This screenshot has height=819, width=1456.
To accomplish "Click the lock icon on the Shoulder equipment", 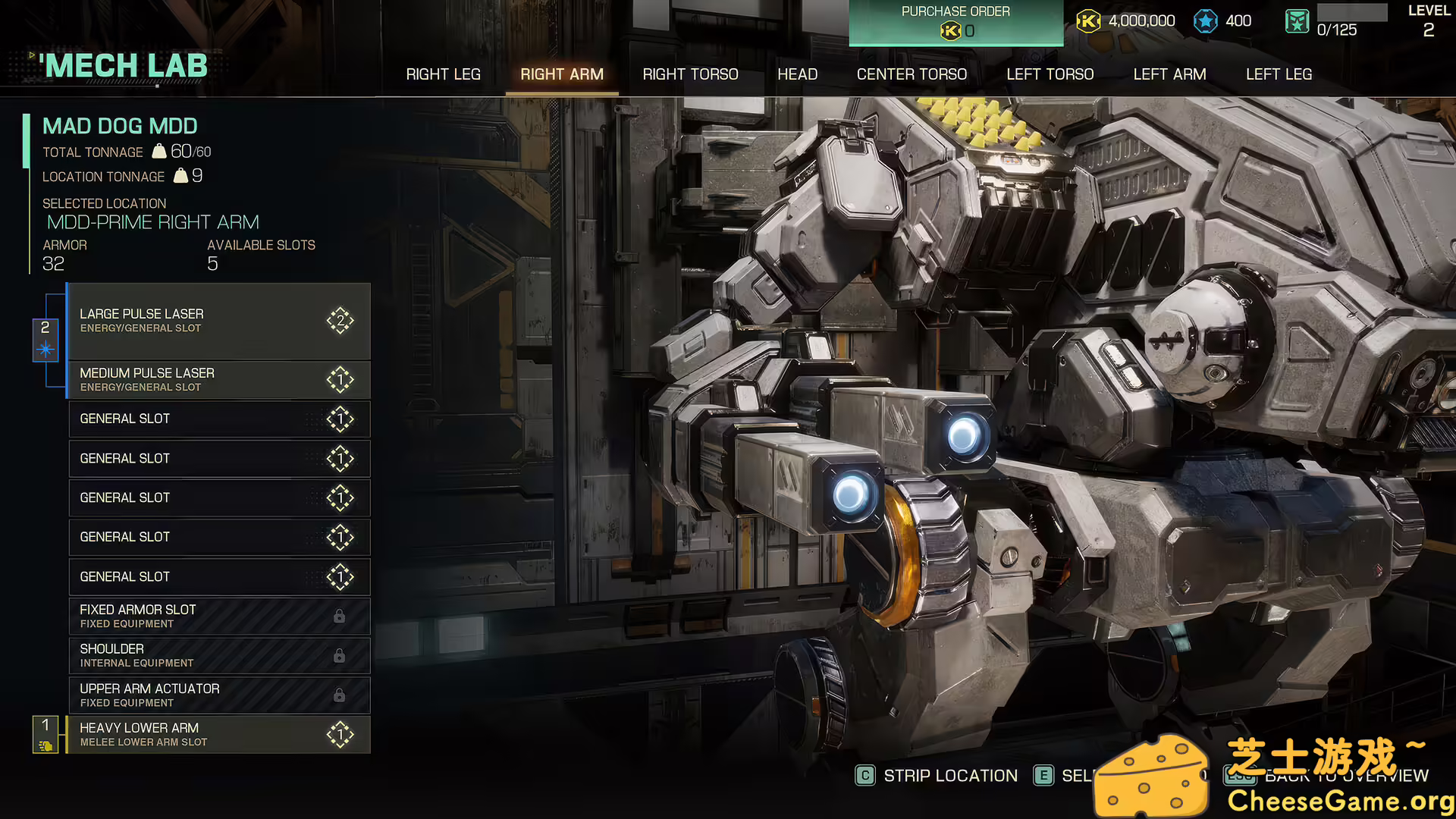I will (340, 655).
